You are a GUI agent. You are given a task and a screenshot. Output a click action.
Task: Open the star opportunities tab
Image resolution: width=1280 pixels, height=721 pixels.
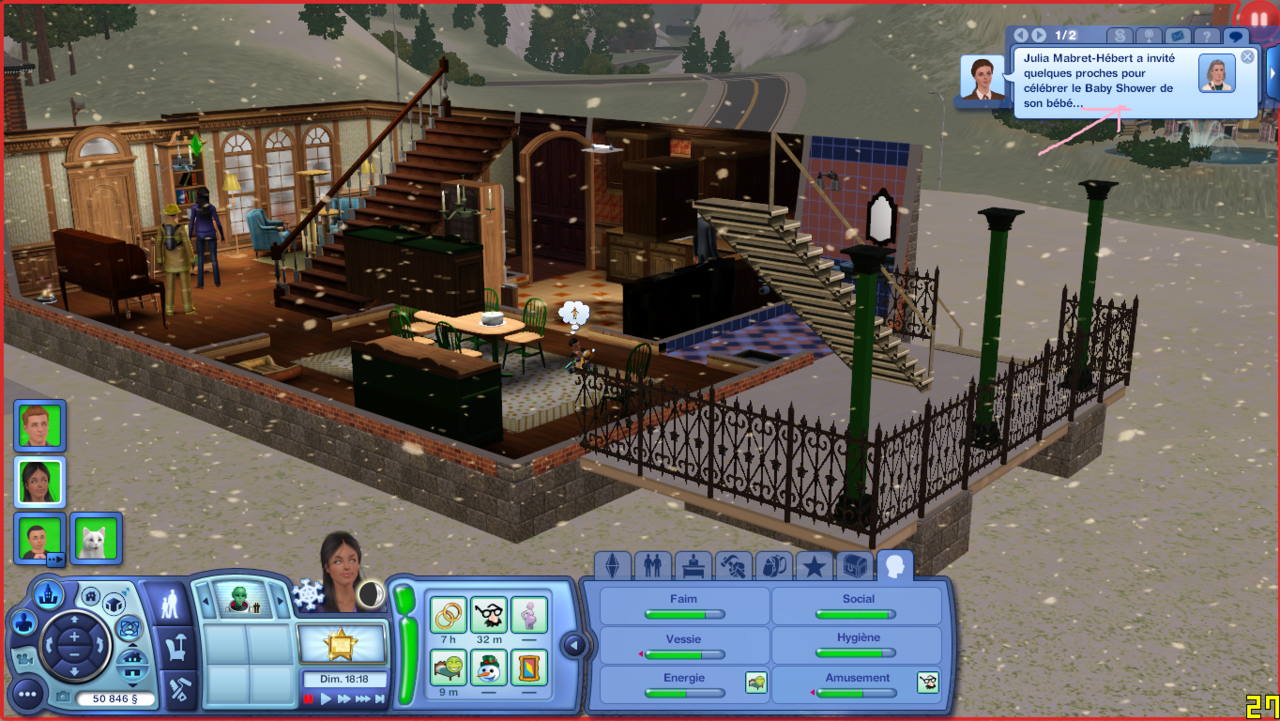[814, 567]
